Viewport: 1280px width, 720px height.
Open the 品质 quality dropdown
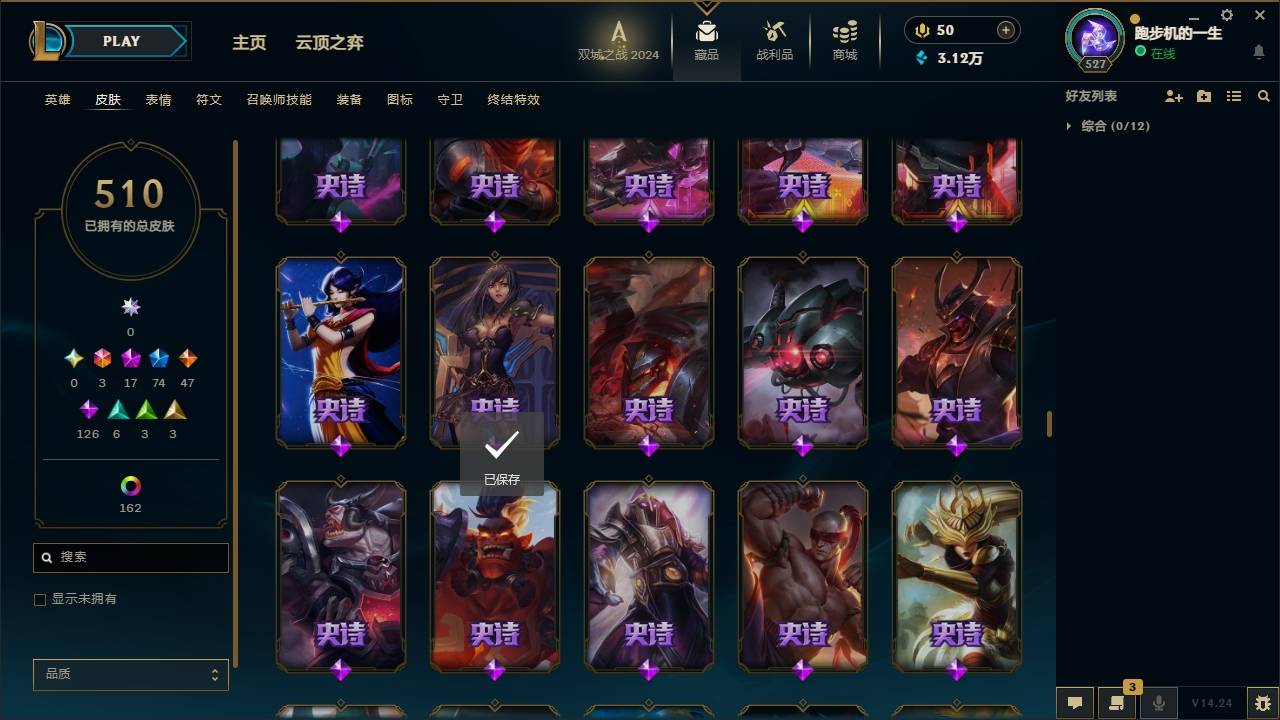point(130,674)
